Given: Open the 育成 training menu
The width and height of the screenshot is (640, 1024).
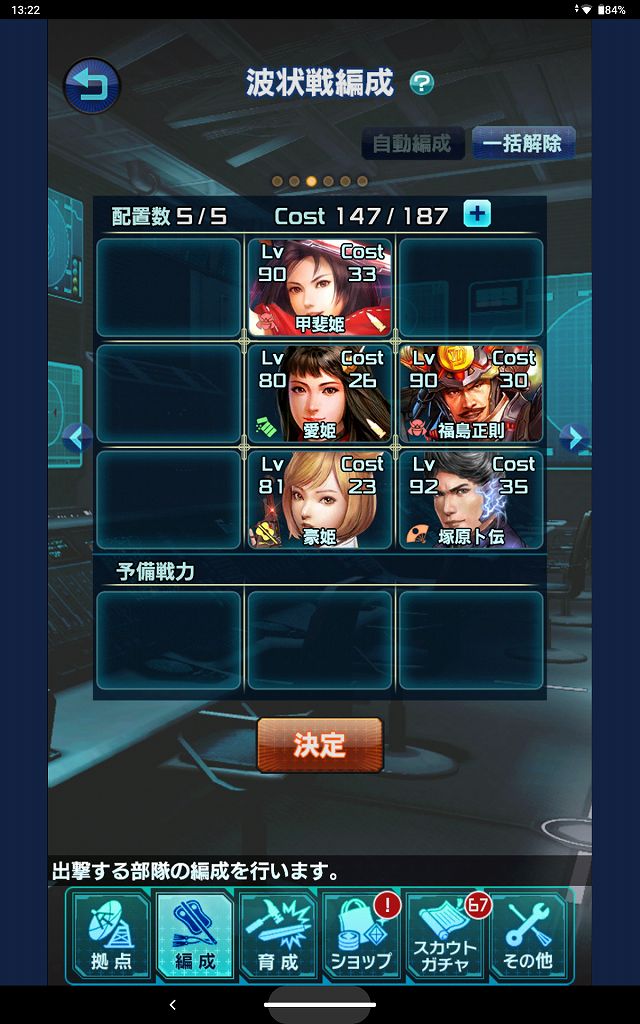Looking at the screenshot, I should 277,936.
